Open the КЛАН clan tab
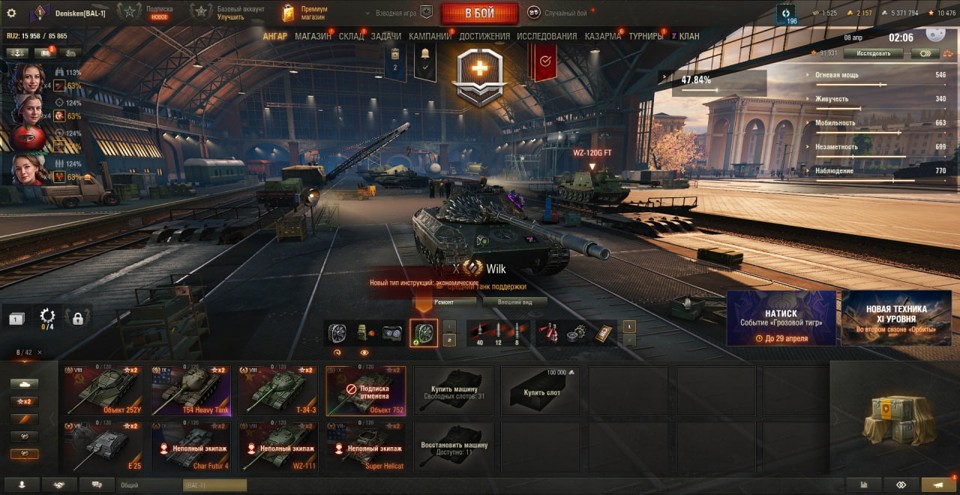 (689, 37)
